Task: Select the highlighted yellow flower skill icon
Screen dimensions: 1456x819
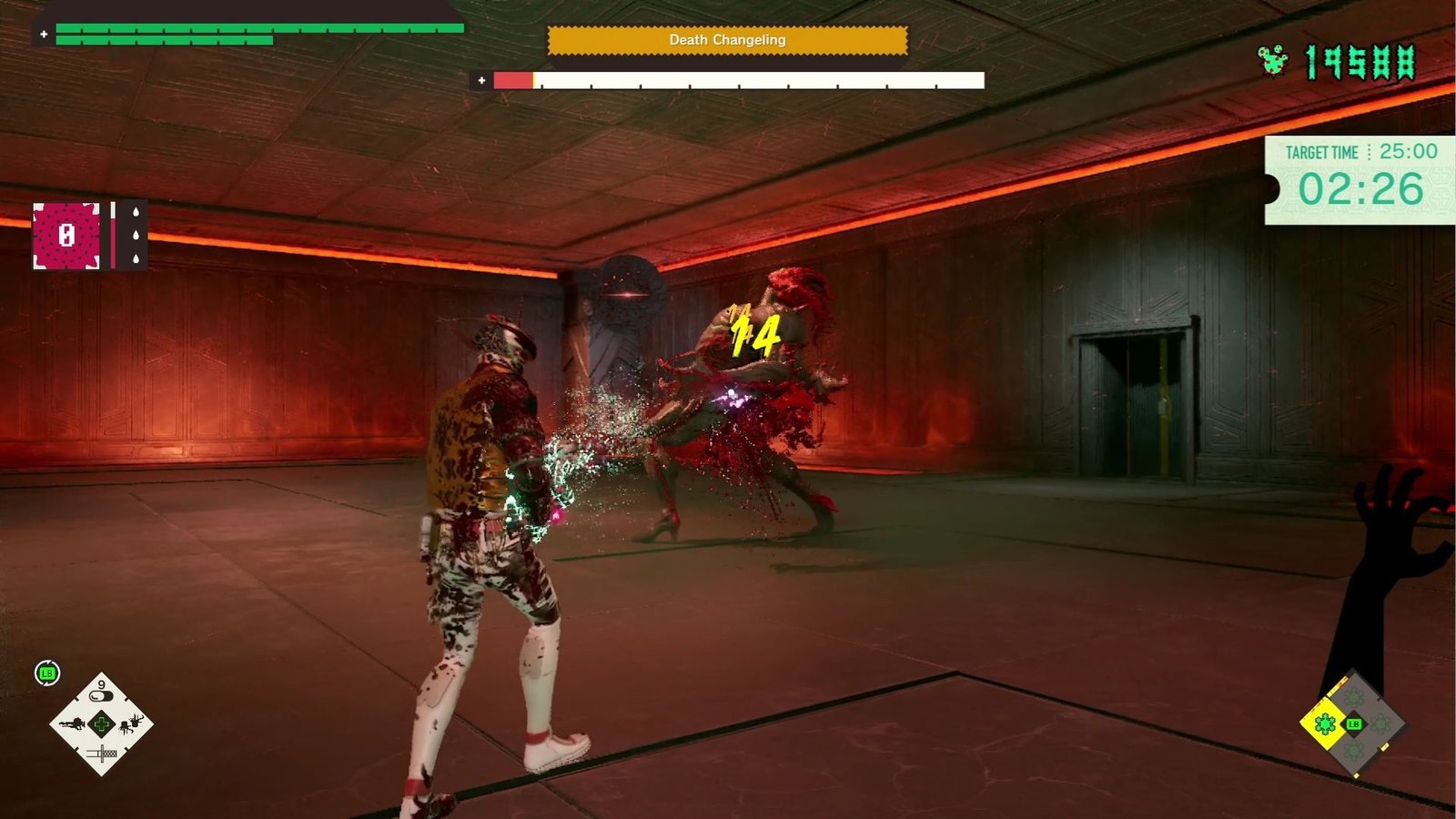Action: click(1325, 723)
